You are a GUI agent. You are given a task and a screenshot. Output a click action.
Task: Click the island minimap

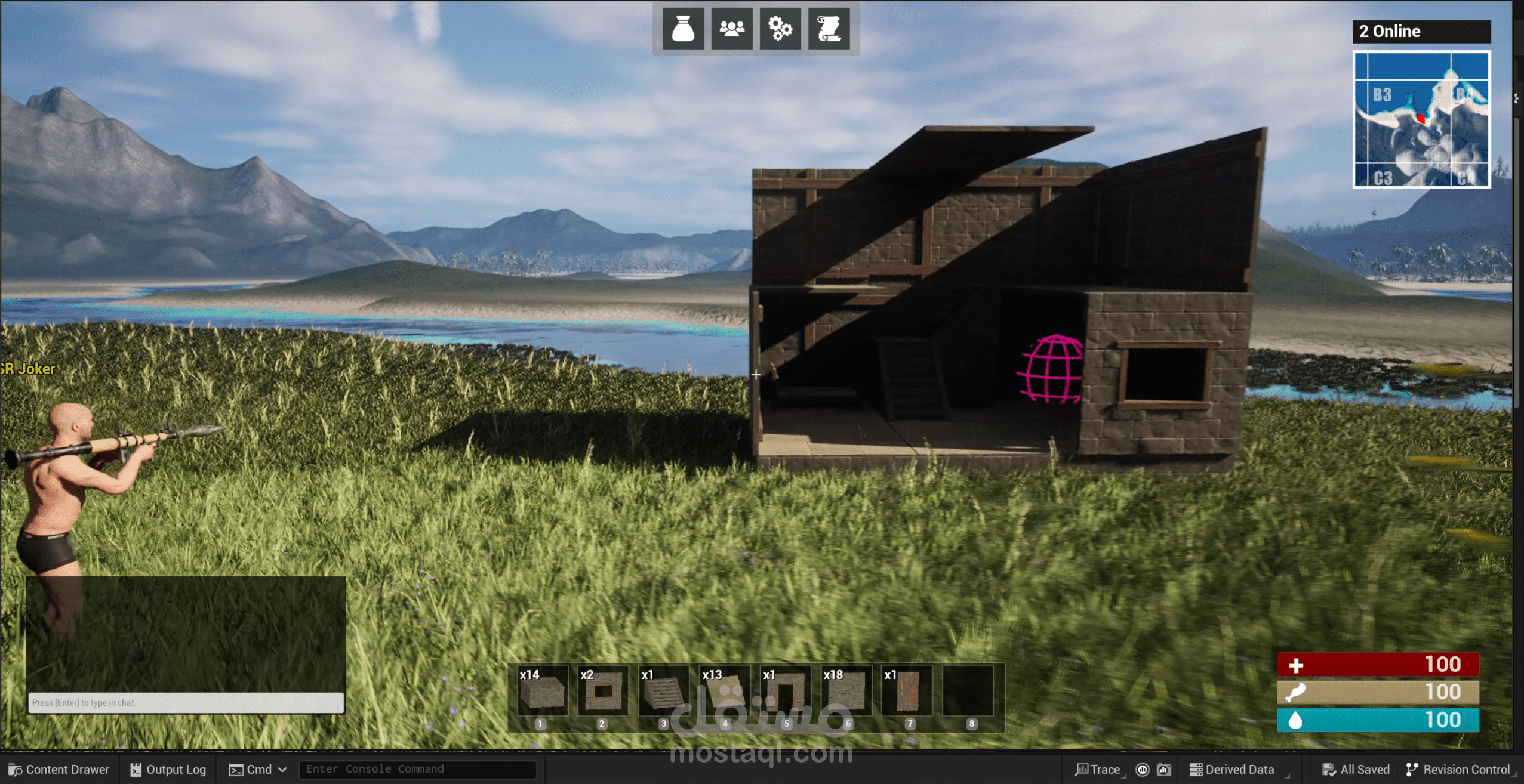click(1421, 119)
